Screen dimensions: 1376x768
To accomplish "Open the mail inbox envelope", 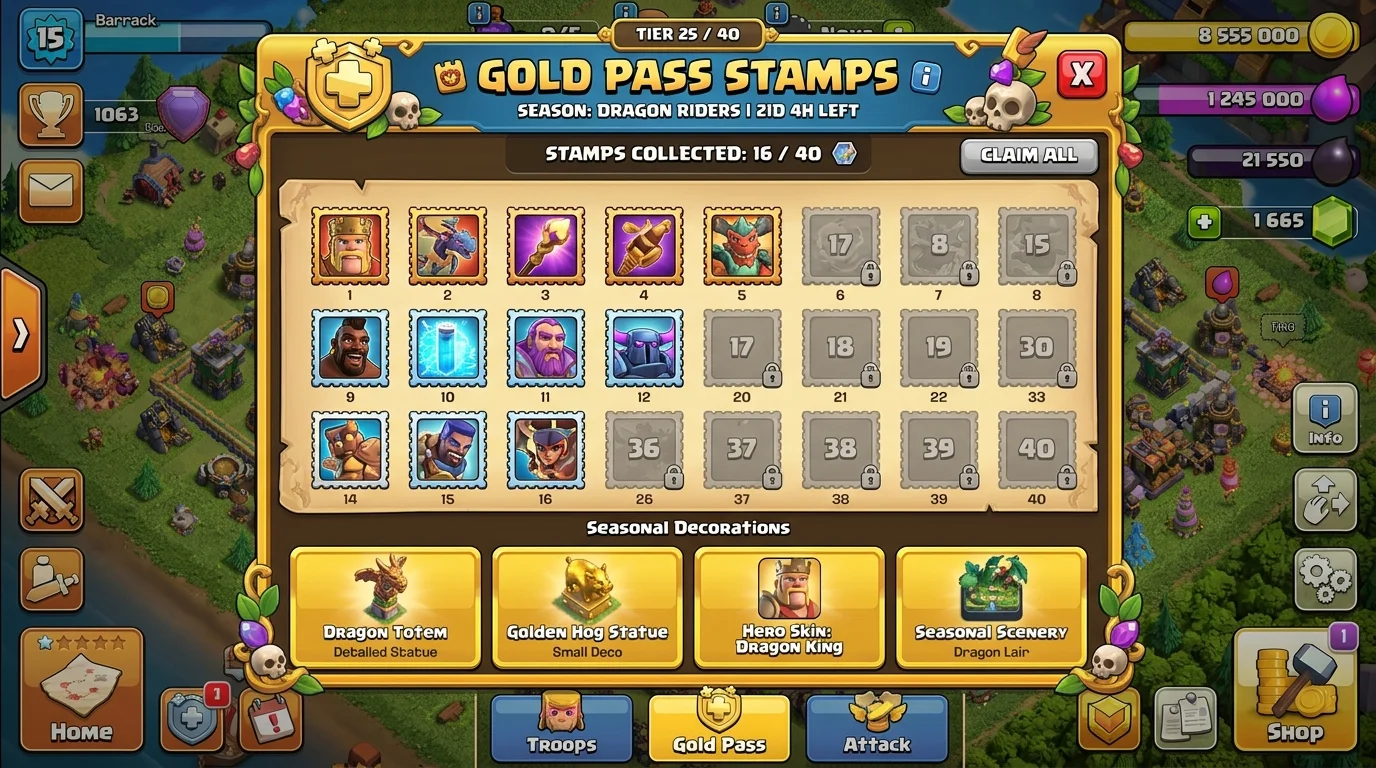I will [x=51, y=190].
